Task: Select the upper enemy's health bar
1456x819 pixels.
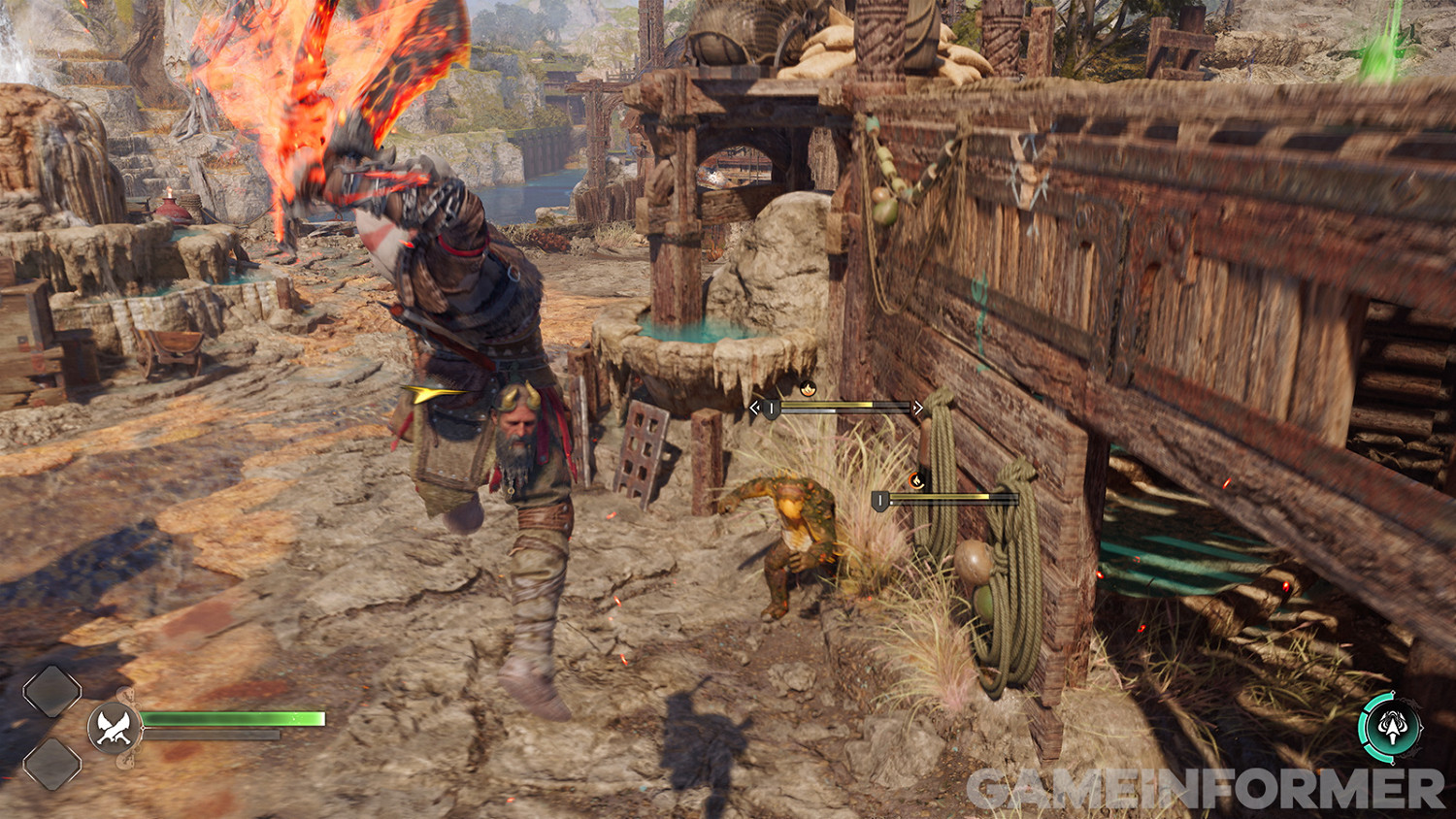Action: (x=844, y=405)
